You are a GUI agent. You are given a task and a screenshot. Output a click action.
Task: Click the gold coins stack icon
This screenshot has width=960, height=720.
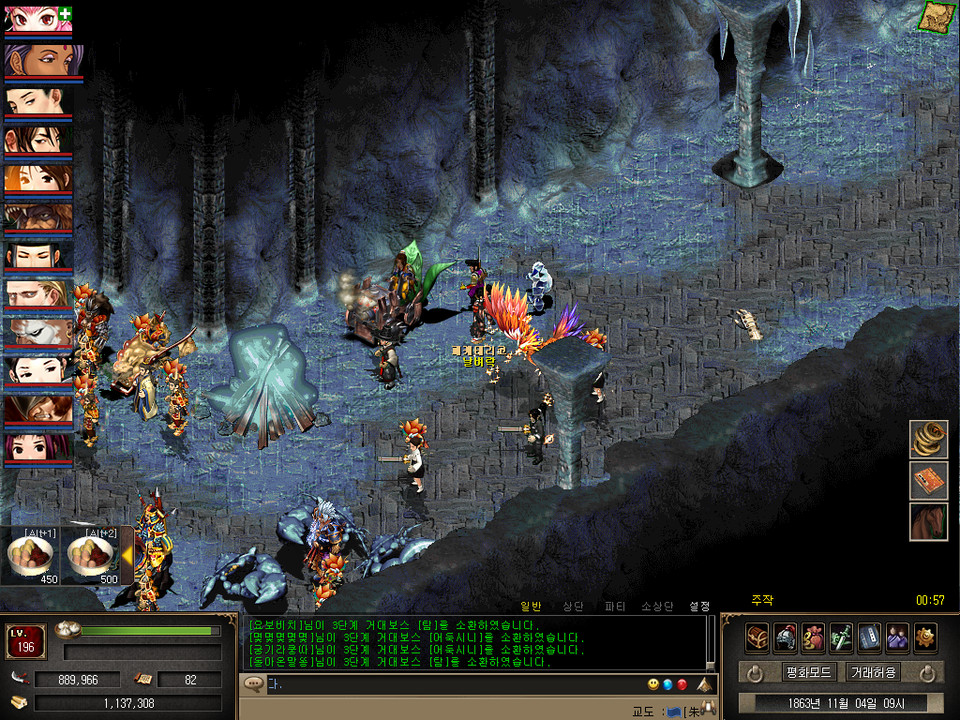pyautogui.click(x=928, y=438)
